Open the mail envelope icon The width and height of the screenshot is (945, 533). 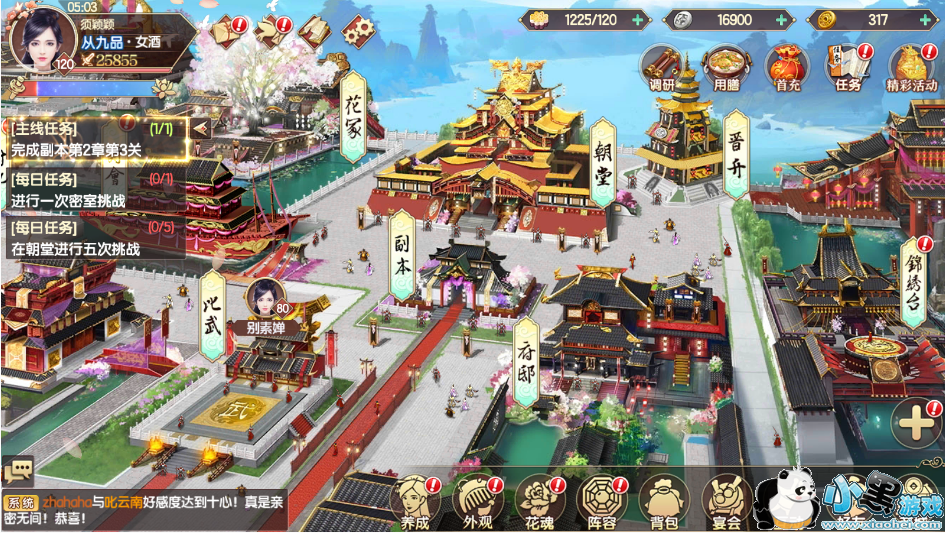[x=227, y=32]
